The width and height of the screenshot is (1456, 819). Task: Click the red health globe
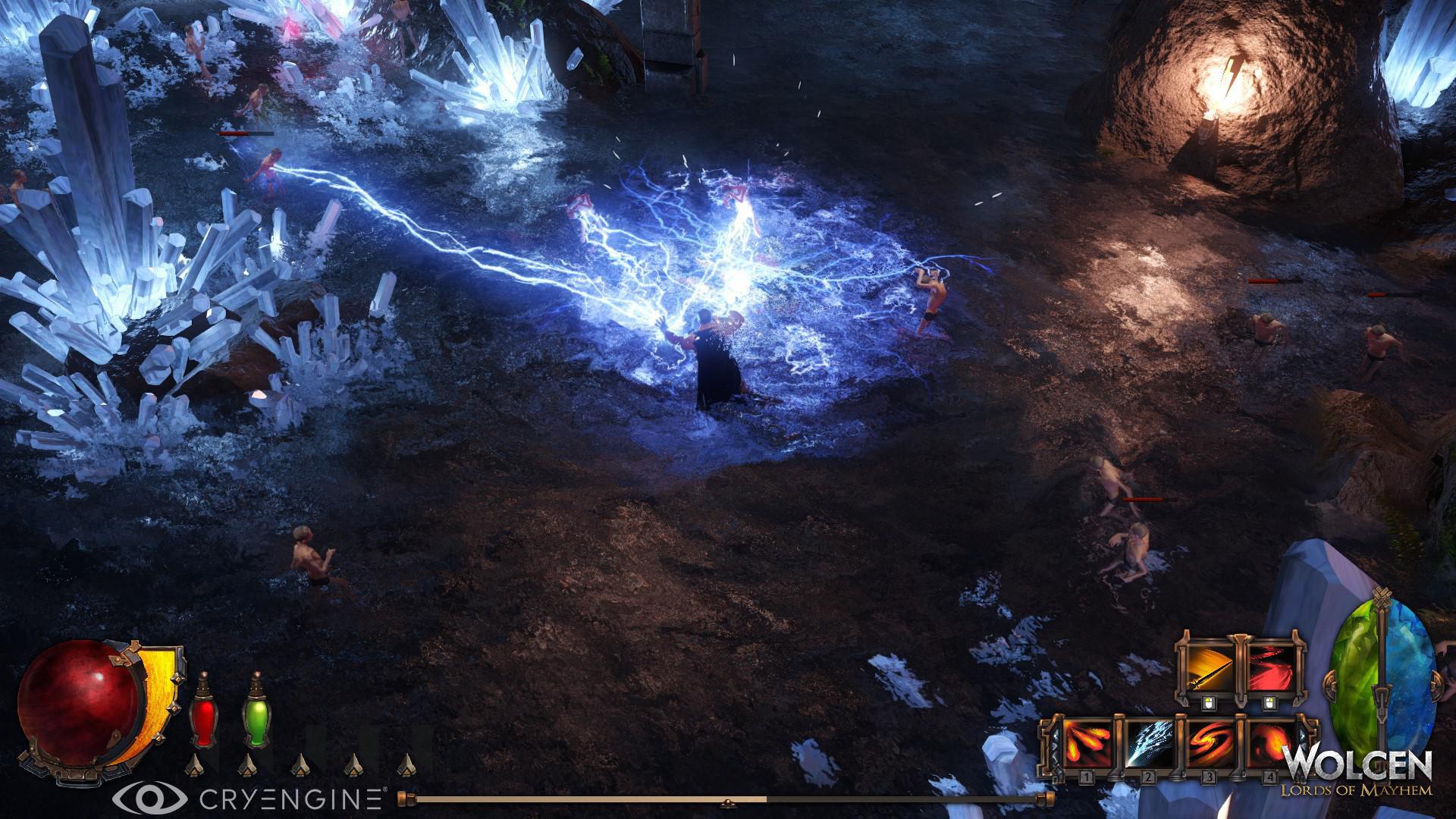(x=78, y=706)
